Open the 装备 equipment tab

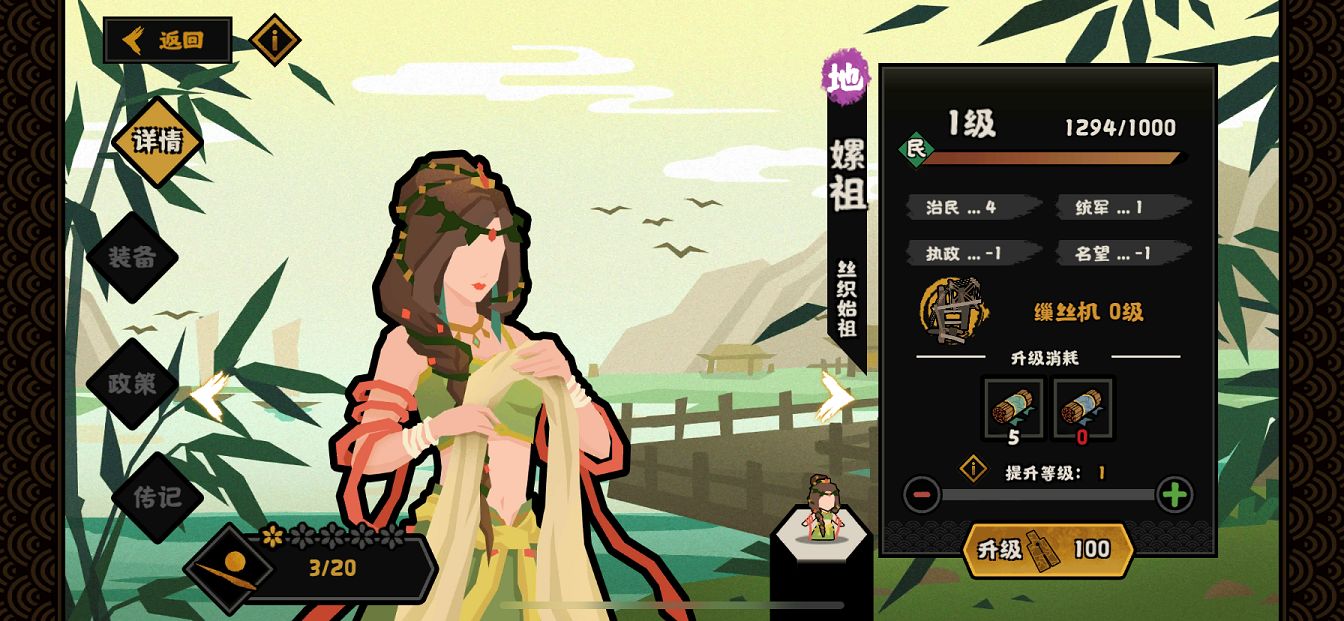pos(132,257)
